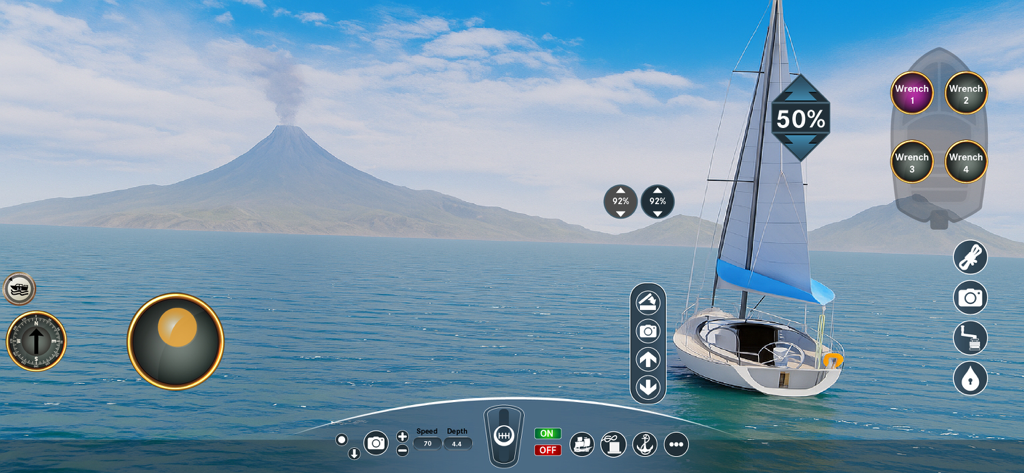Viewport: 1024px width, 473px height.
Task: Click the anchor icon
Action: pos(645,444)
